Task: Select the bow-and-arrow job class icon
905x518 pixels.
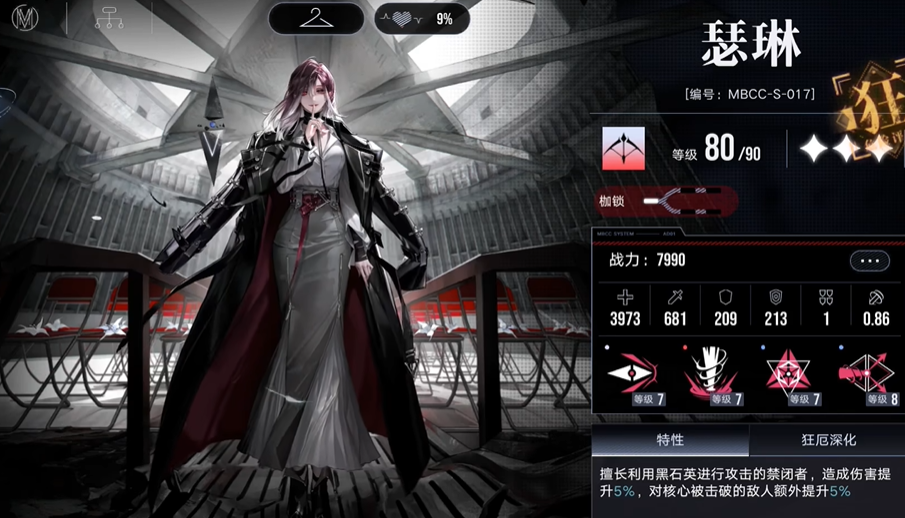Action: (624, 149)
